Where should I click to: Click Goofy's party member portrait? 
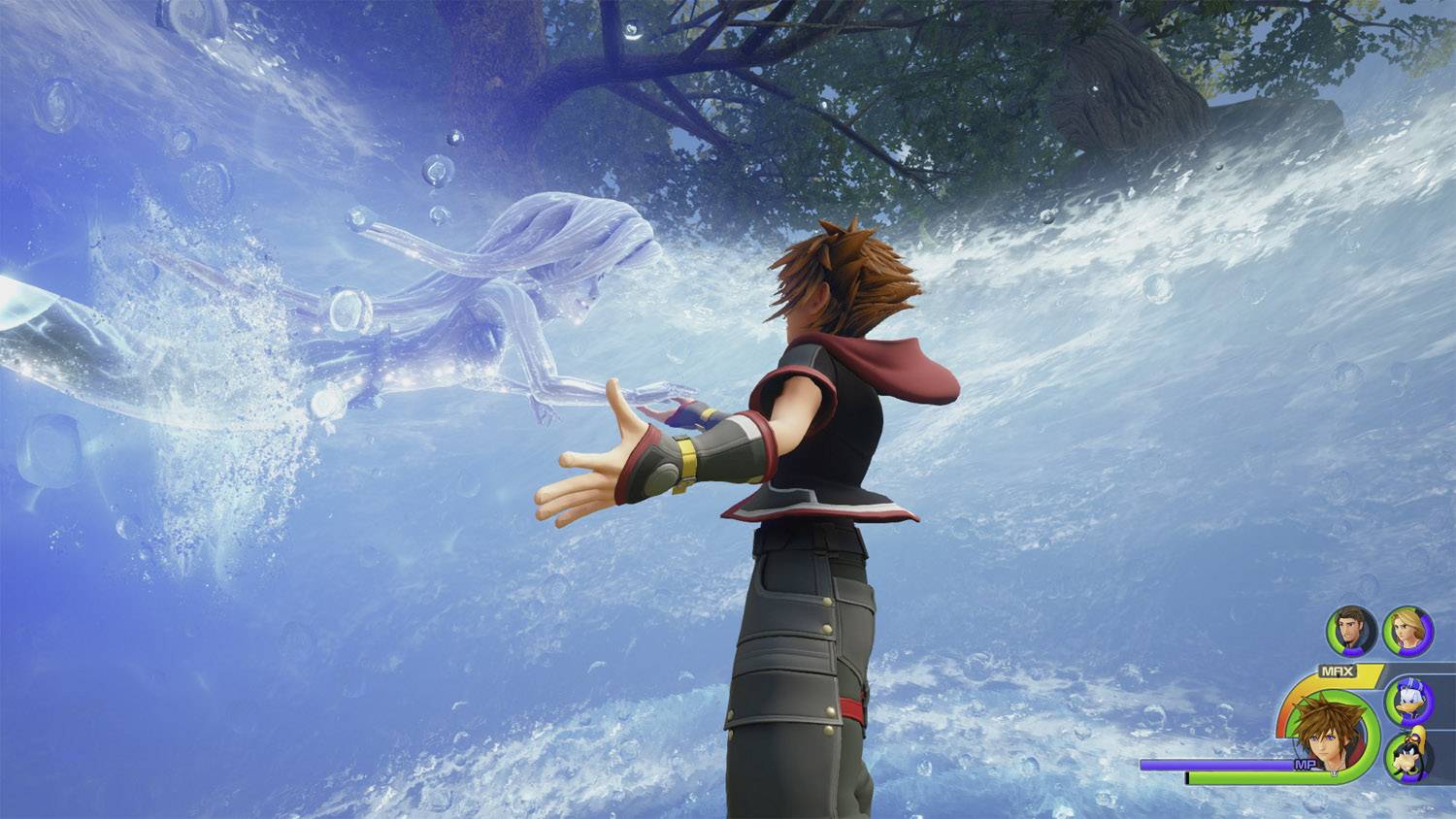coord(1407,755)
